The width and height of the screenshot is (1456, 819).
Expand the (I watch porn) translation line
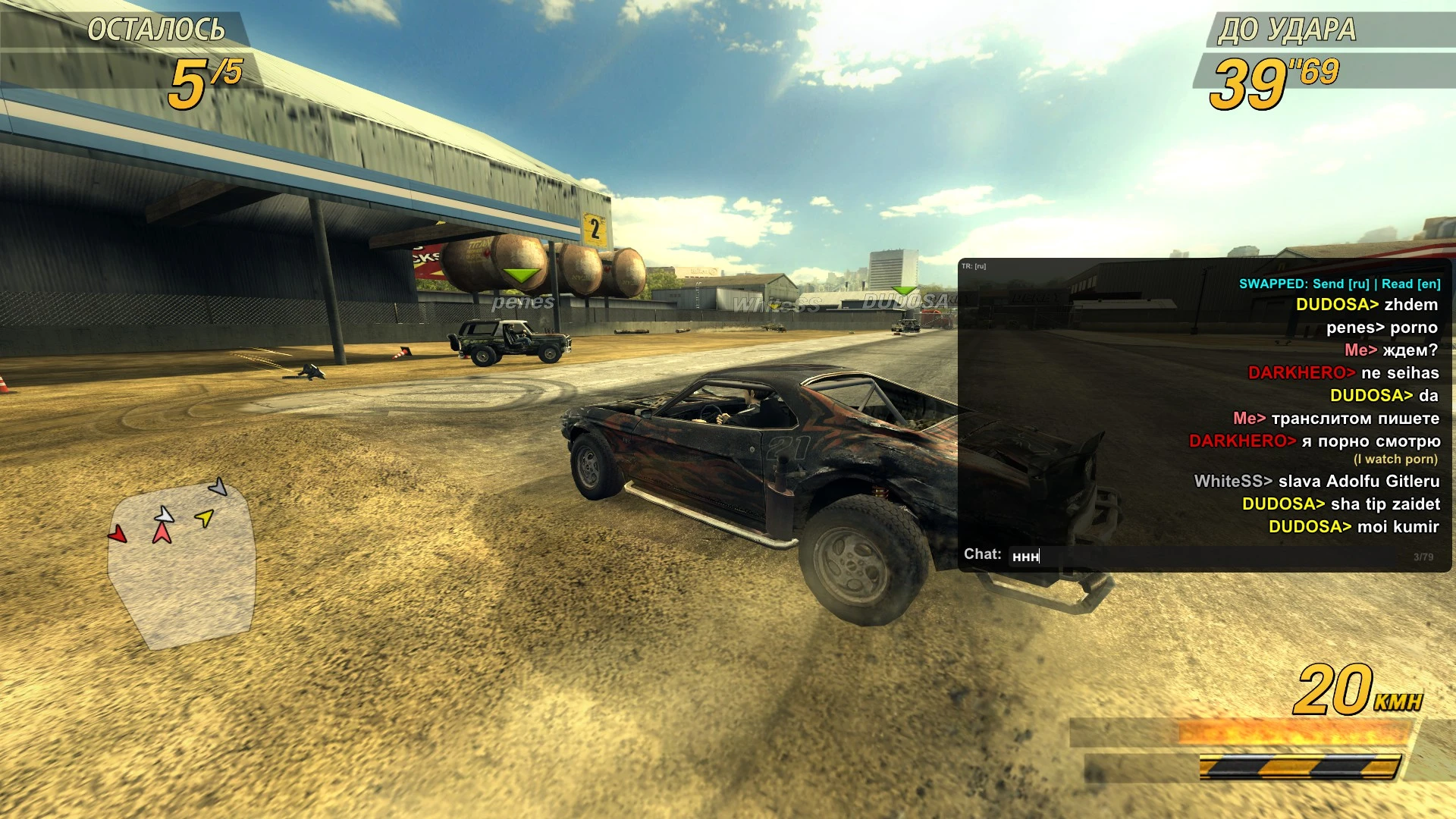pos(1398,459)
